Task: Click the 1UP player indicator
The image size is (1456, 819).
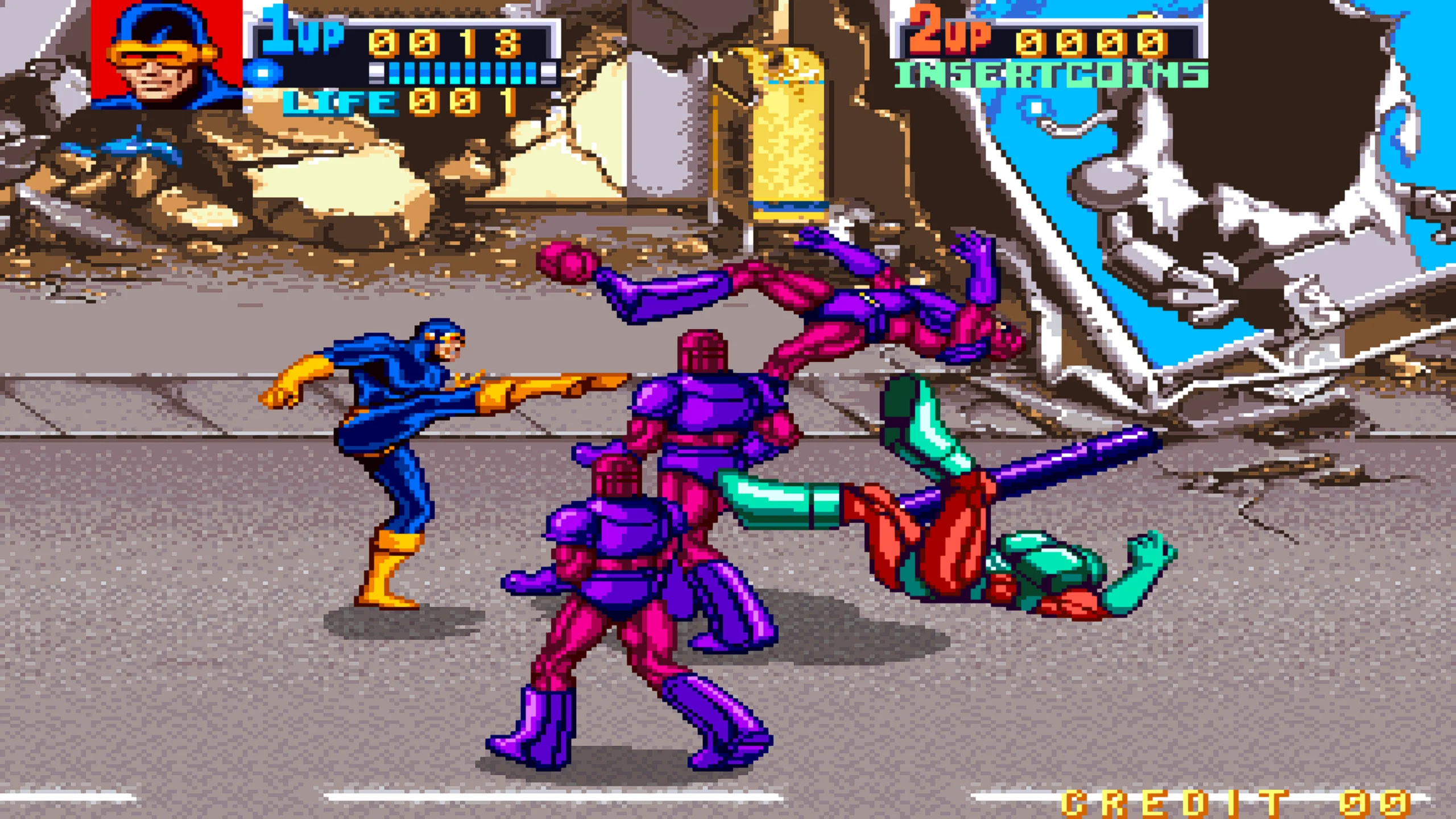Action: pyautogui.click(x=301, y=34)
